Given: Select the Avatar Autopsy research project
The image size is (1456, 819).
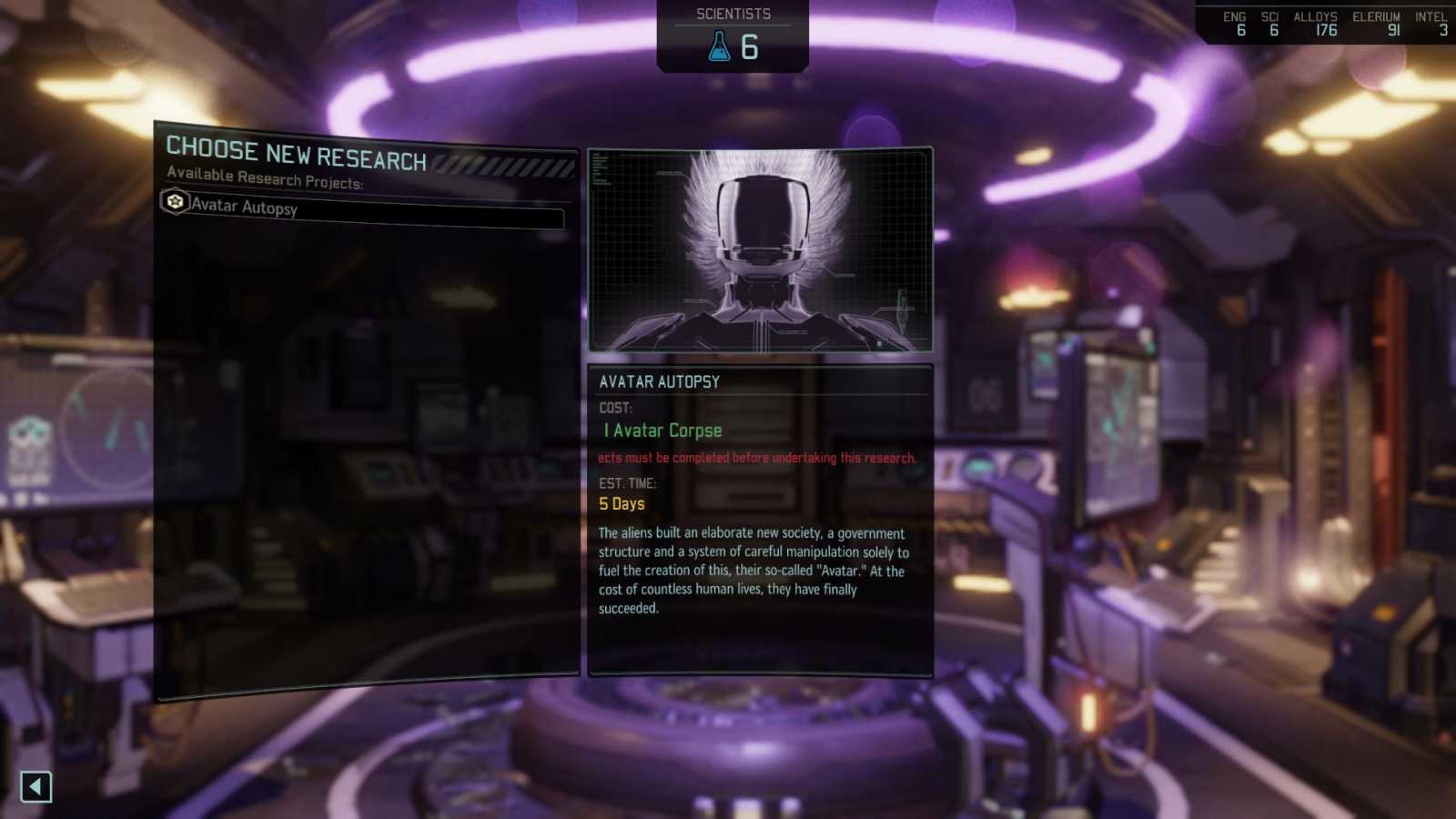Looking at the screenshot, I should (x=364, y=212).
